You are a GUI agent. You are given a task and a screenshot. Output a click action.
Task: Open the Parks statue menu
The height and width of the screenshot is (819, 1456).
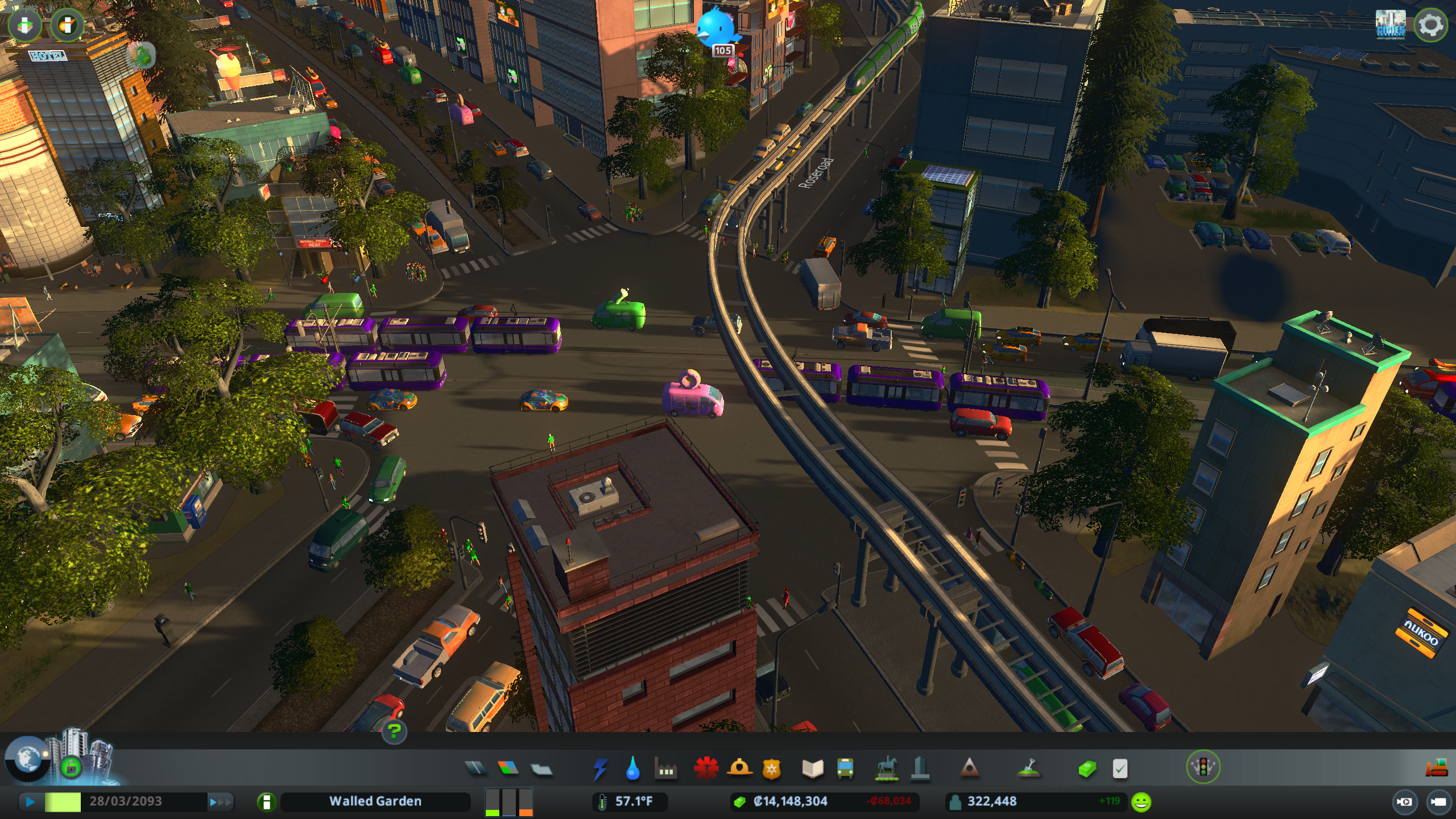coord(886,769)
